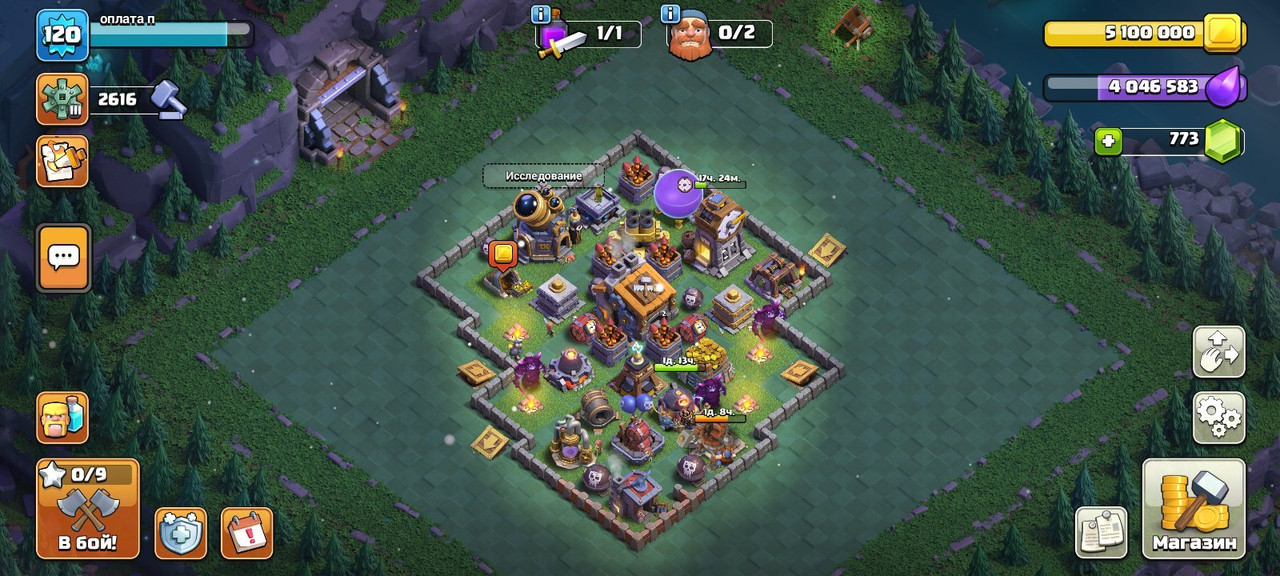Tap the level 120 experience badge
The height and width of the screenshot is (576, 1280).
(62, 35)
